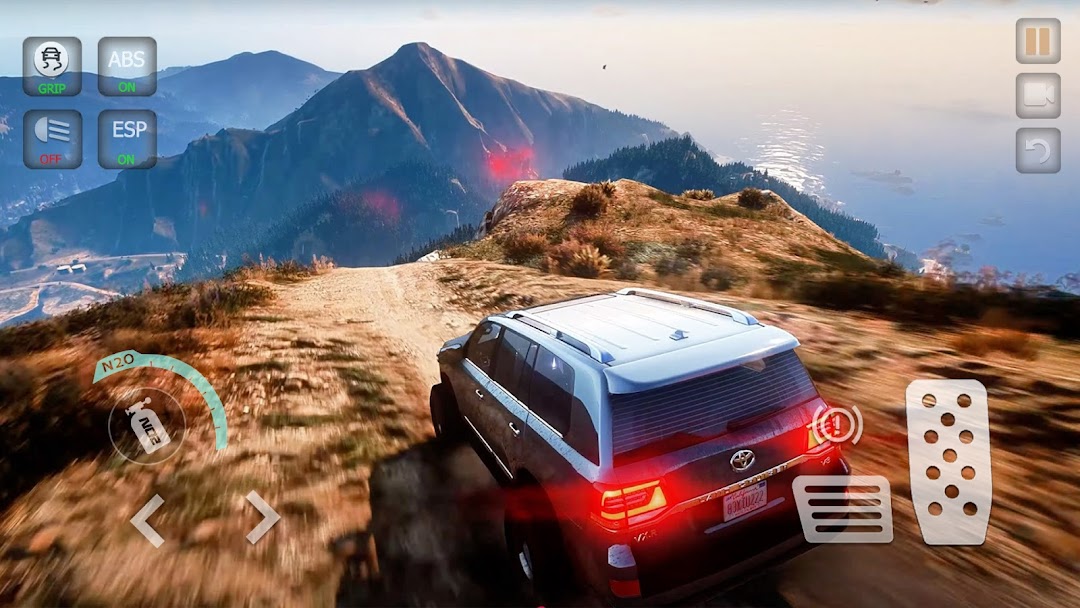Turn on the headlights button
The width and height of the screenshot is (1080, 608).
[52, 139]
